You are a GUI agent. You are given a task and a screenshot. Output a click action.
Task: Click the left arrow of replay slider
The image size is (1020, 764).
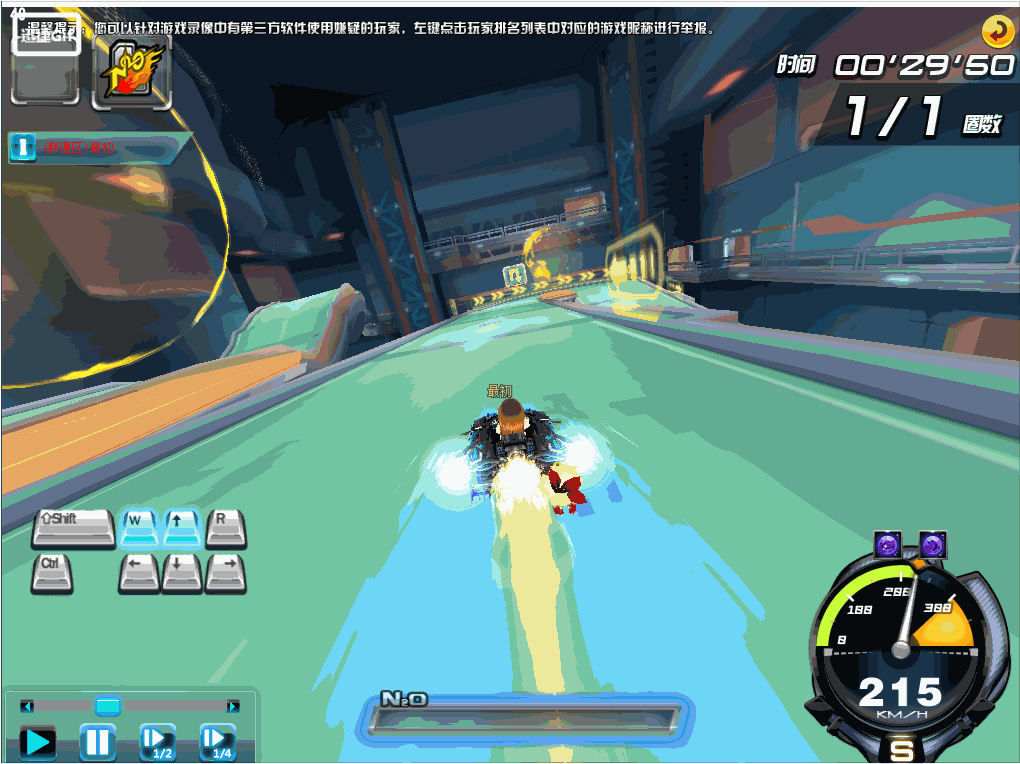click(27, 706)
